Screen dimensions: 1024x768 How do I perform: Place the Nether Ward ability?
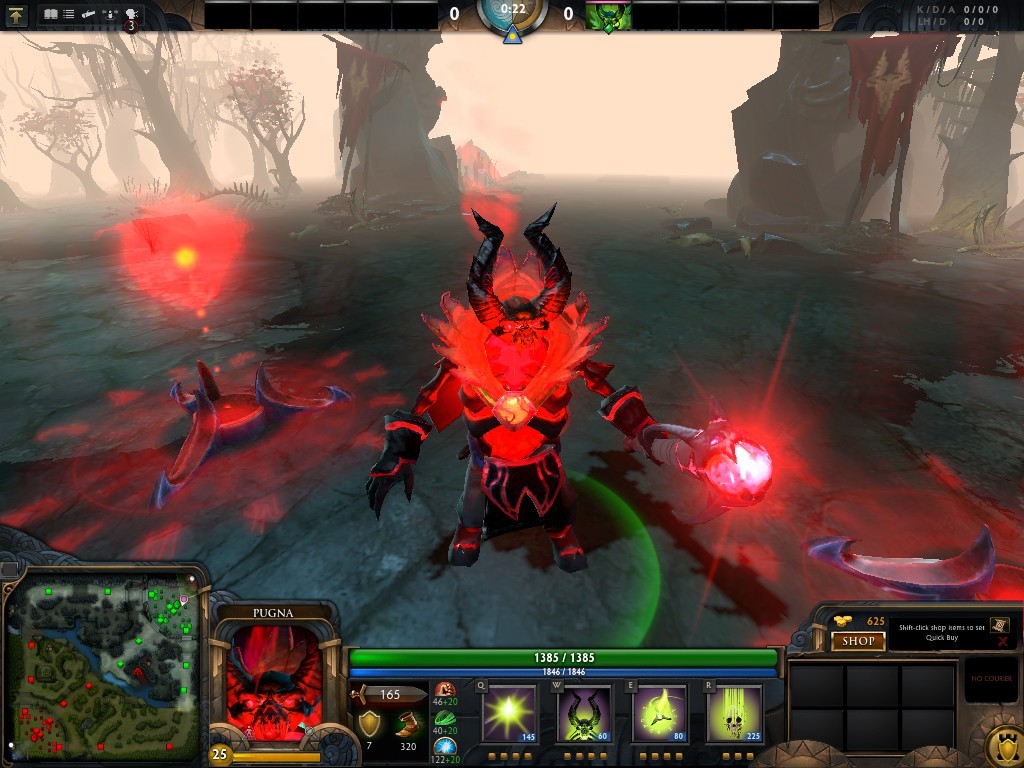[658, 712]
